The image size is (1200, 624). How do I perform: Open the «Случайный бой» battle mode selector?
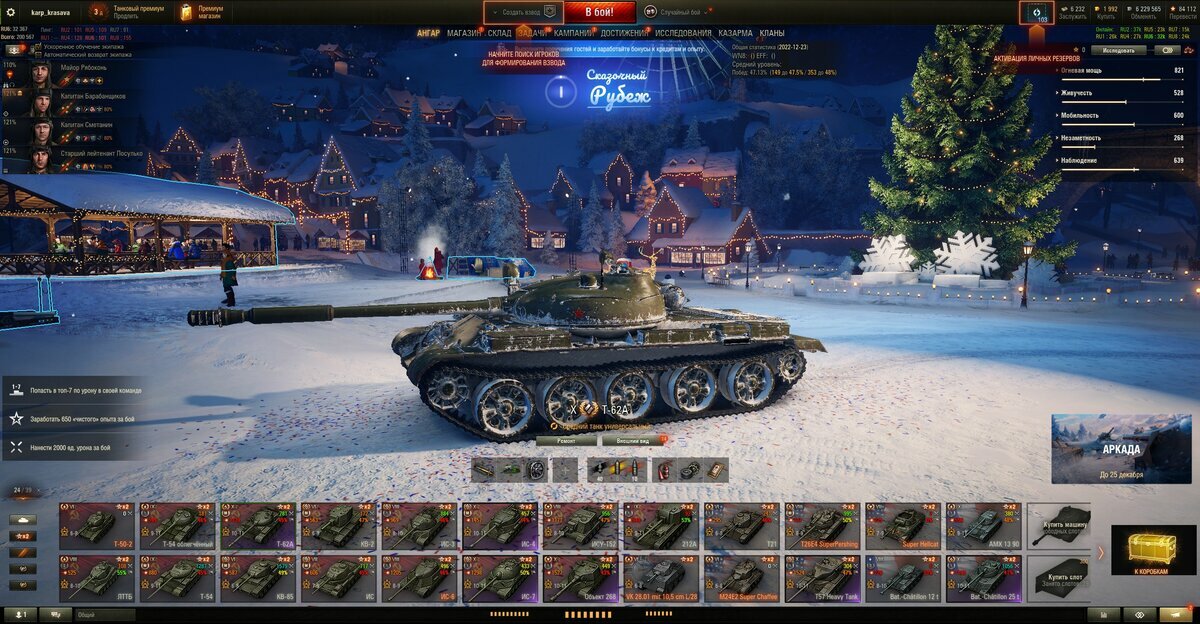click(679, 12)
